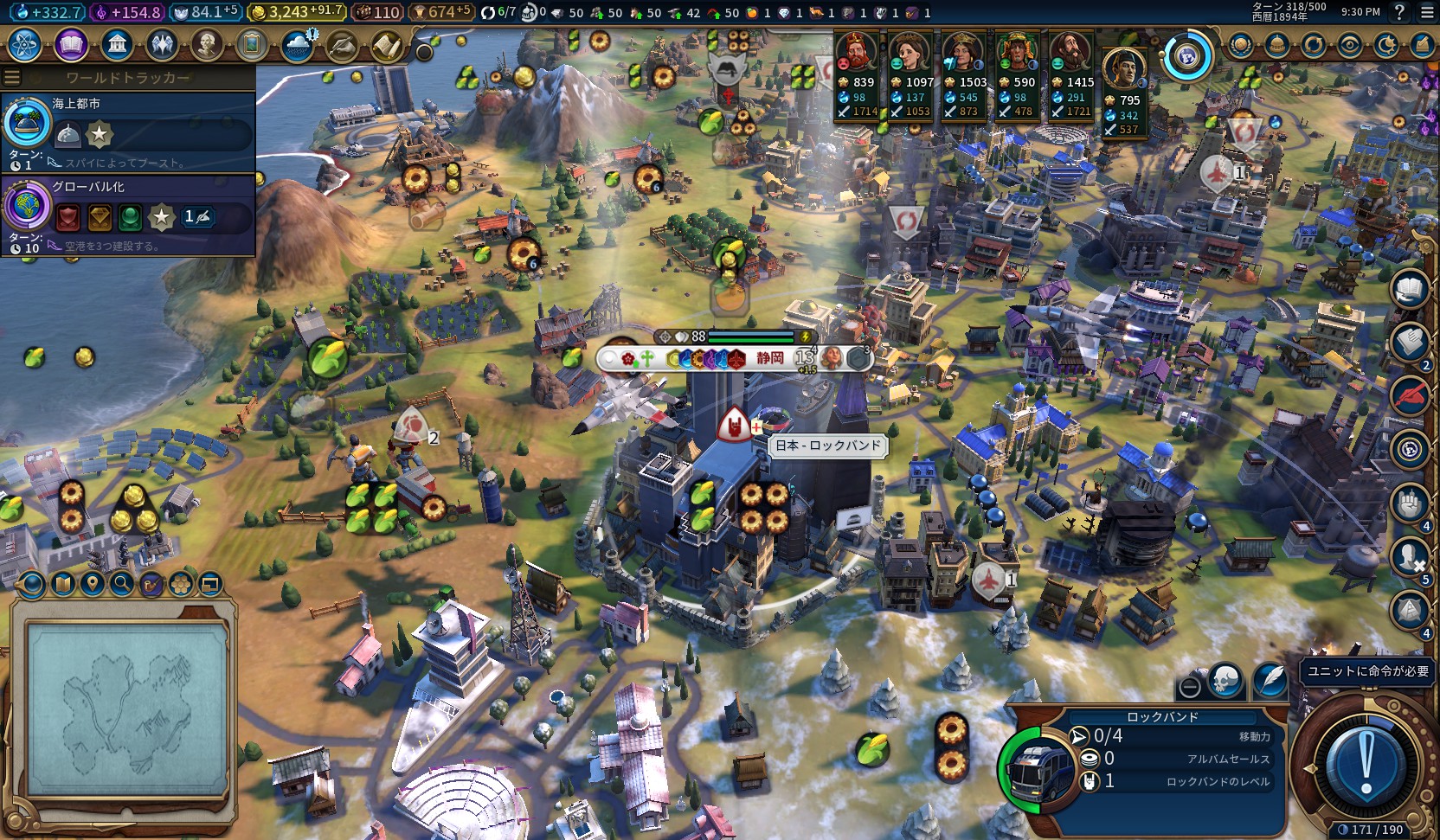The height and width of the screenshot is (840, 1440).
Task: Open the World Congress globe ring icon
Action: coord(1187,56)
